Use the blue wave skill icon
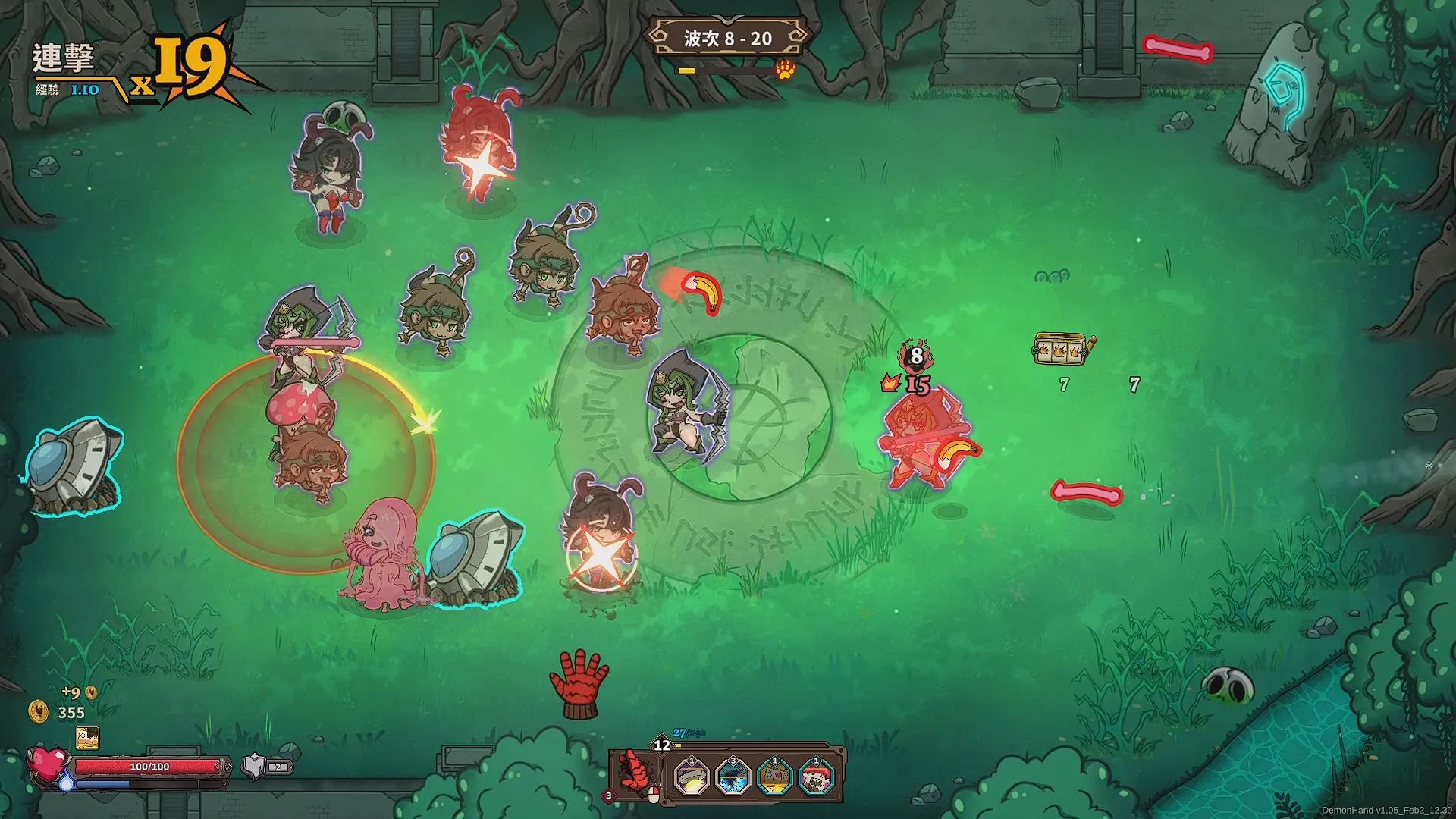1456x819 pixels. point(733,777)
